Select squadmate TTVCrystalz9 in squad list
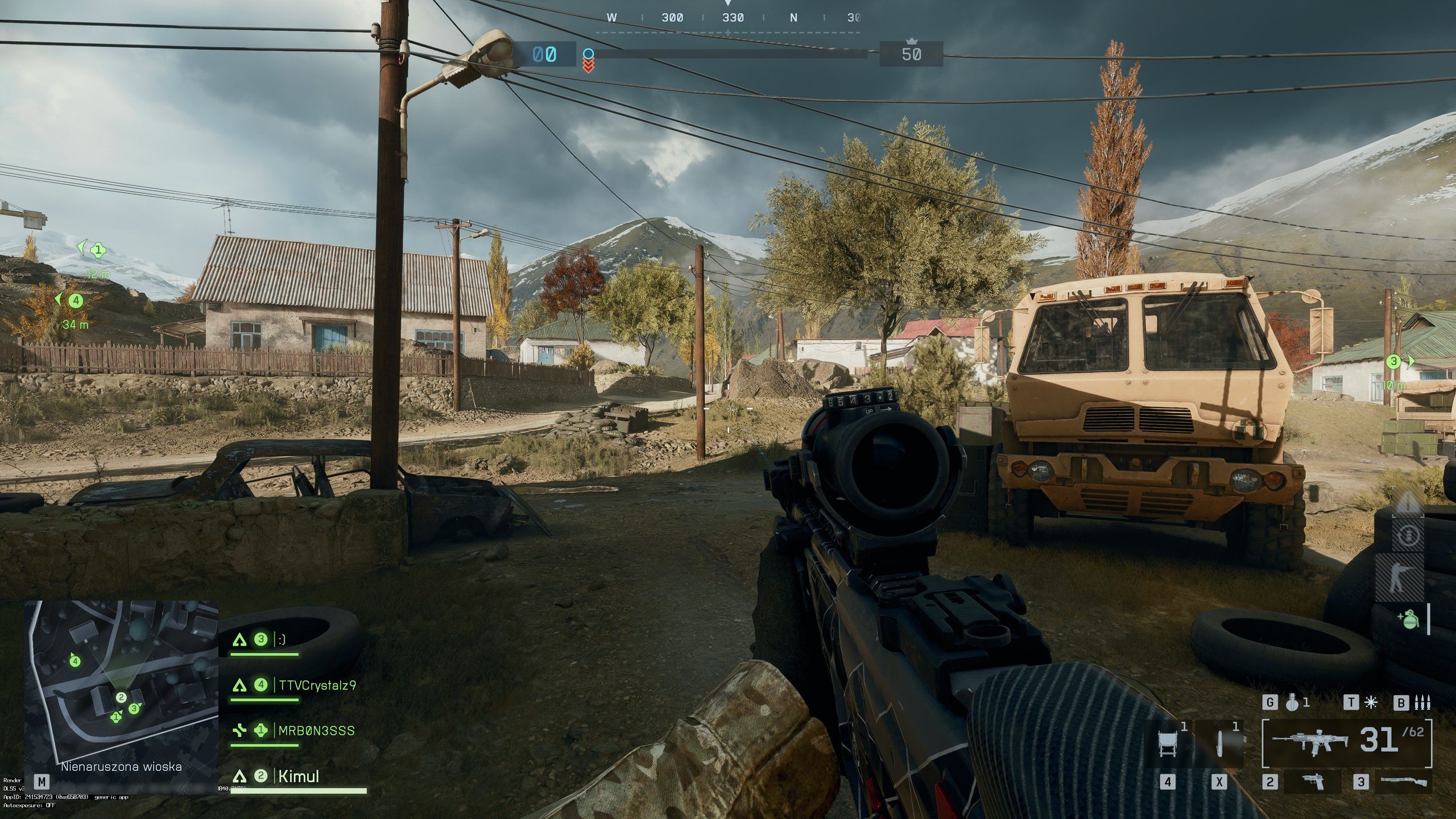 point(316,685)
